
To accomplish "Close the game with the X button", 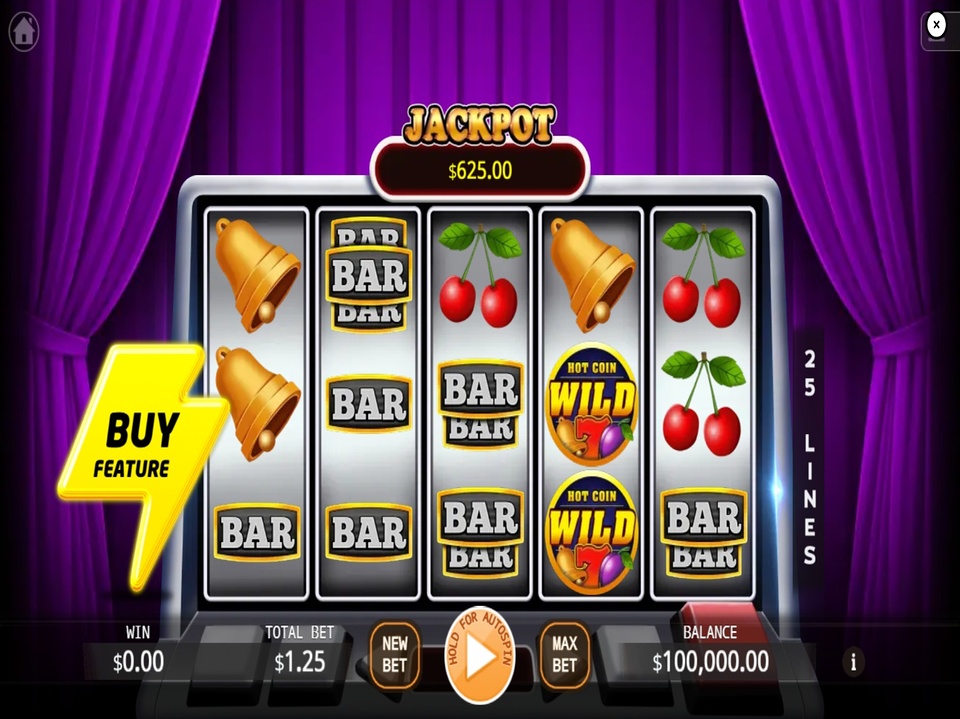I will (936, 25).
